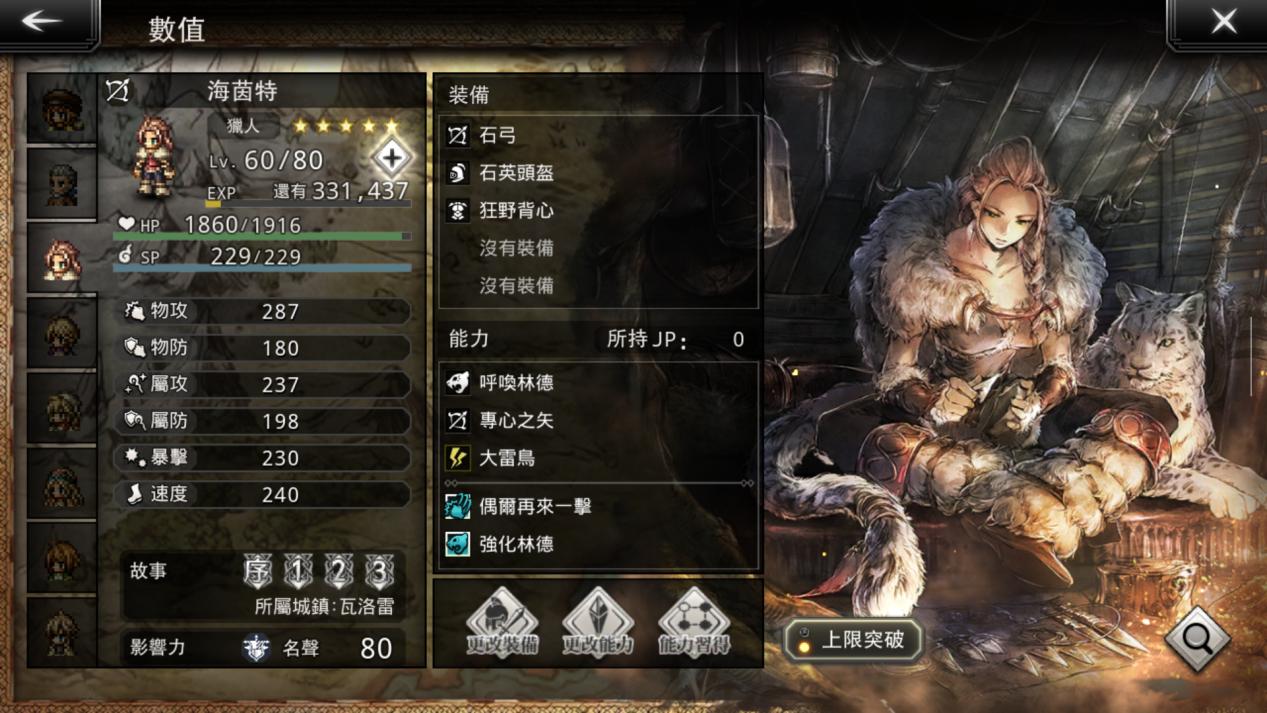Choose the 大雷鳥 ability
Viewport: 1267px width, 713px height.
(x=598, y=458)
